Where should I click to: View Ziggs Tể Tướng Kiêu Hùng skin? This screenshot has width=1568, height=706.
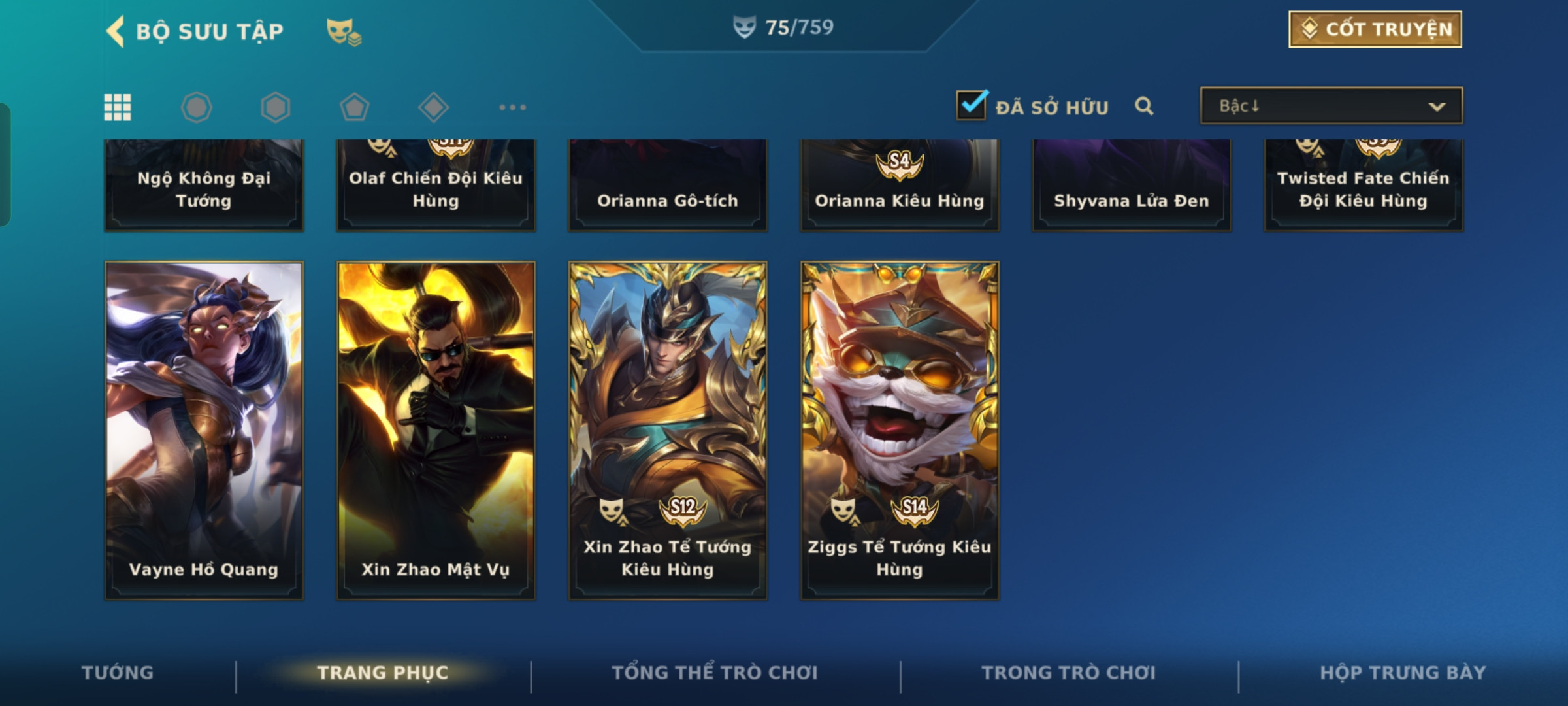900,430
